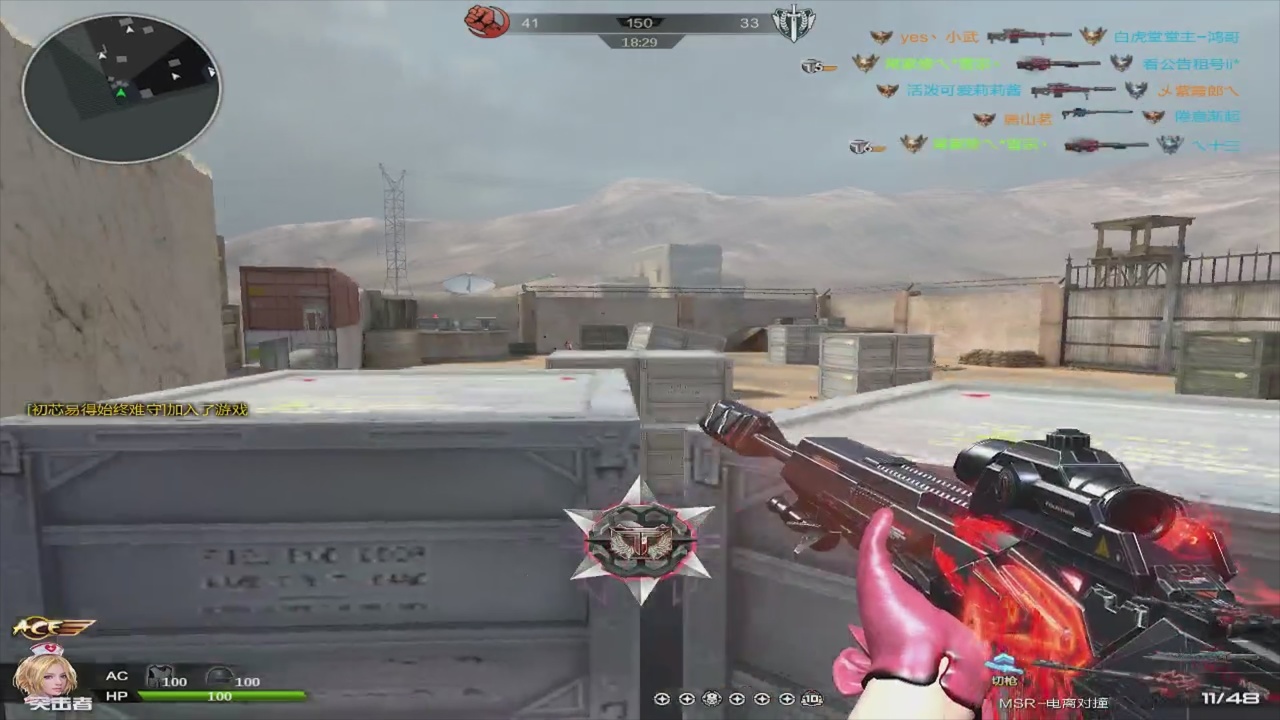Click the helmet armor icon

point(219,676)
